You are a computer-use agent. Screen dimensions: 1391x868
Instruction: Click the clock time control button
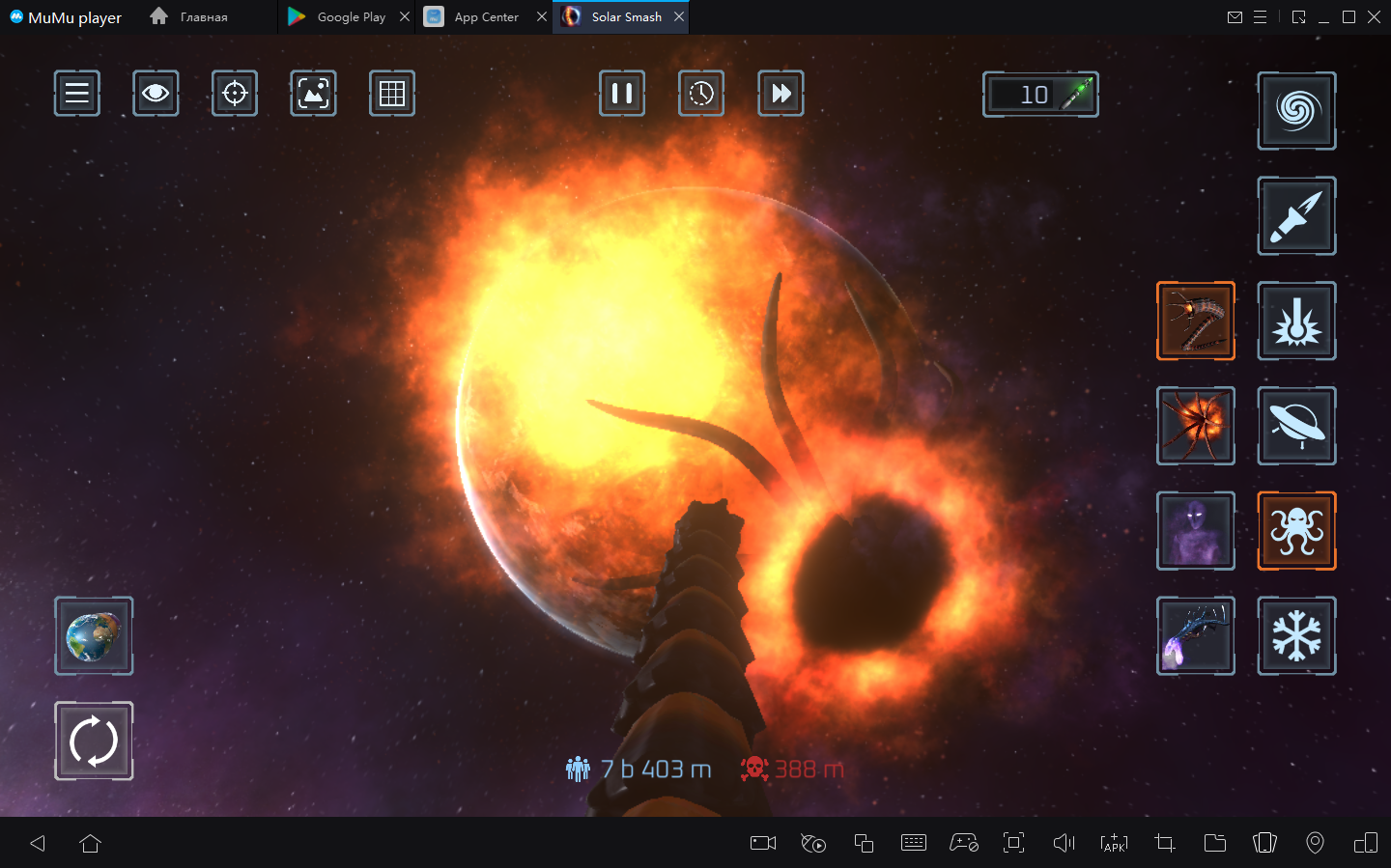click(701, 94)
